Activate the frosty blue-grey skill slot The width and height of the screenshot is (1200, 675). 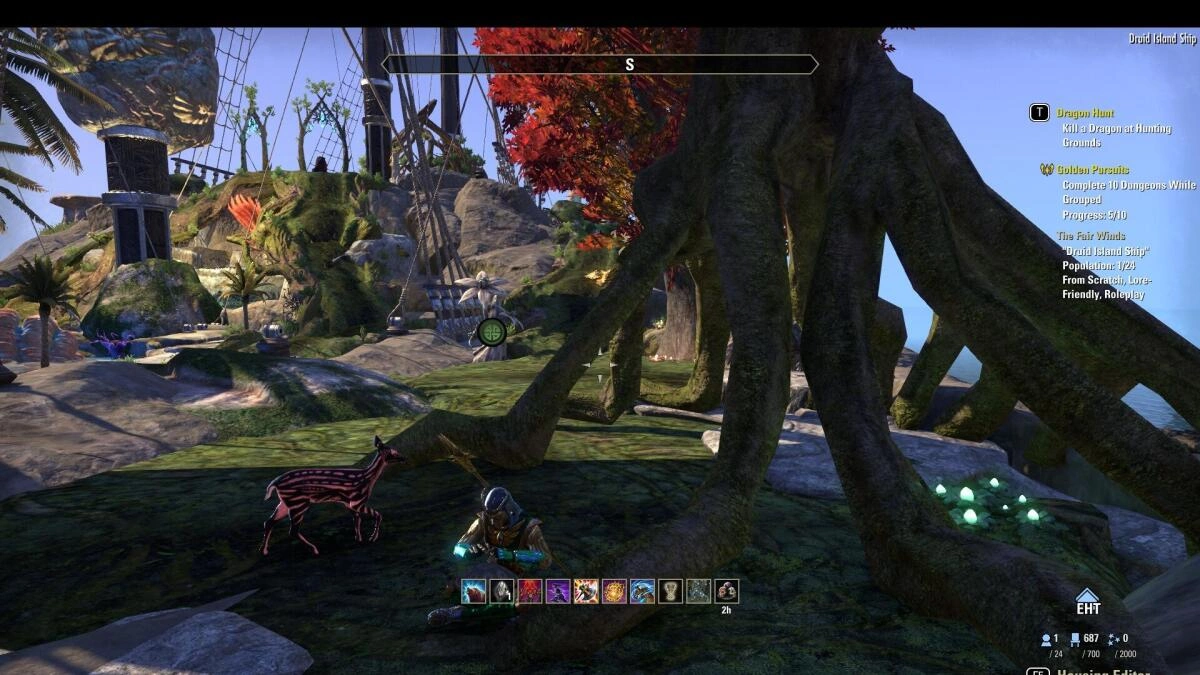pos(699,591)
